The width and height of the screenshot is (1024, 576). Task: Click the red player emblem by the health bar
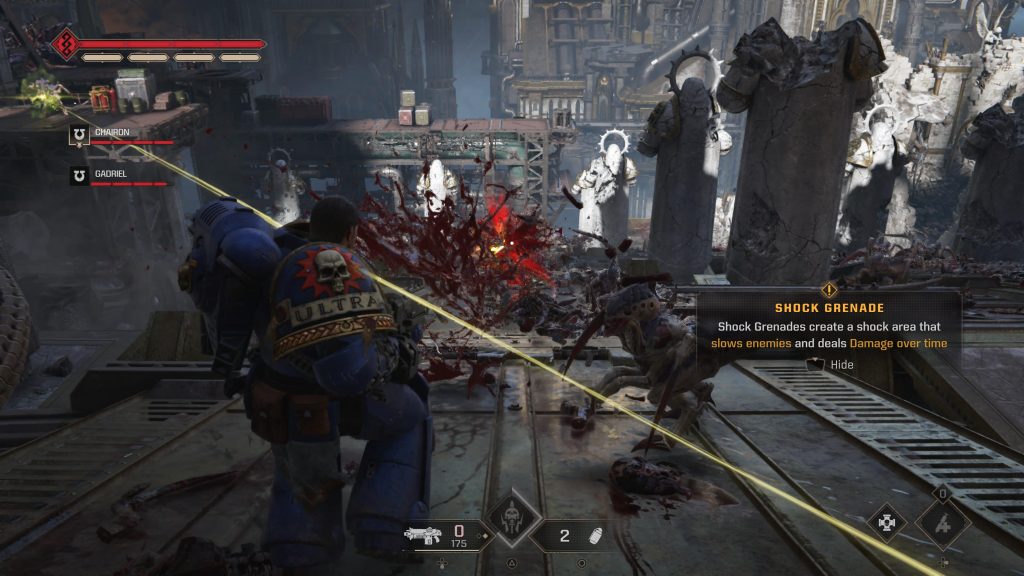(66, 45)
